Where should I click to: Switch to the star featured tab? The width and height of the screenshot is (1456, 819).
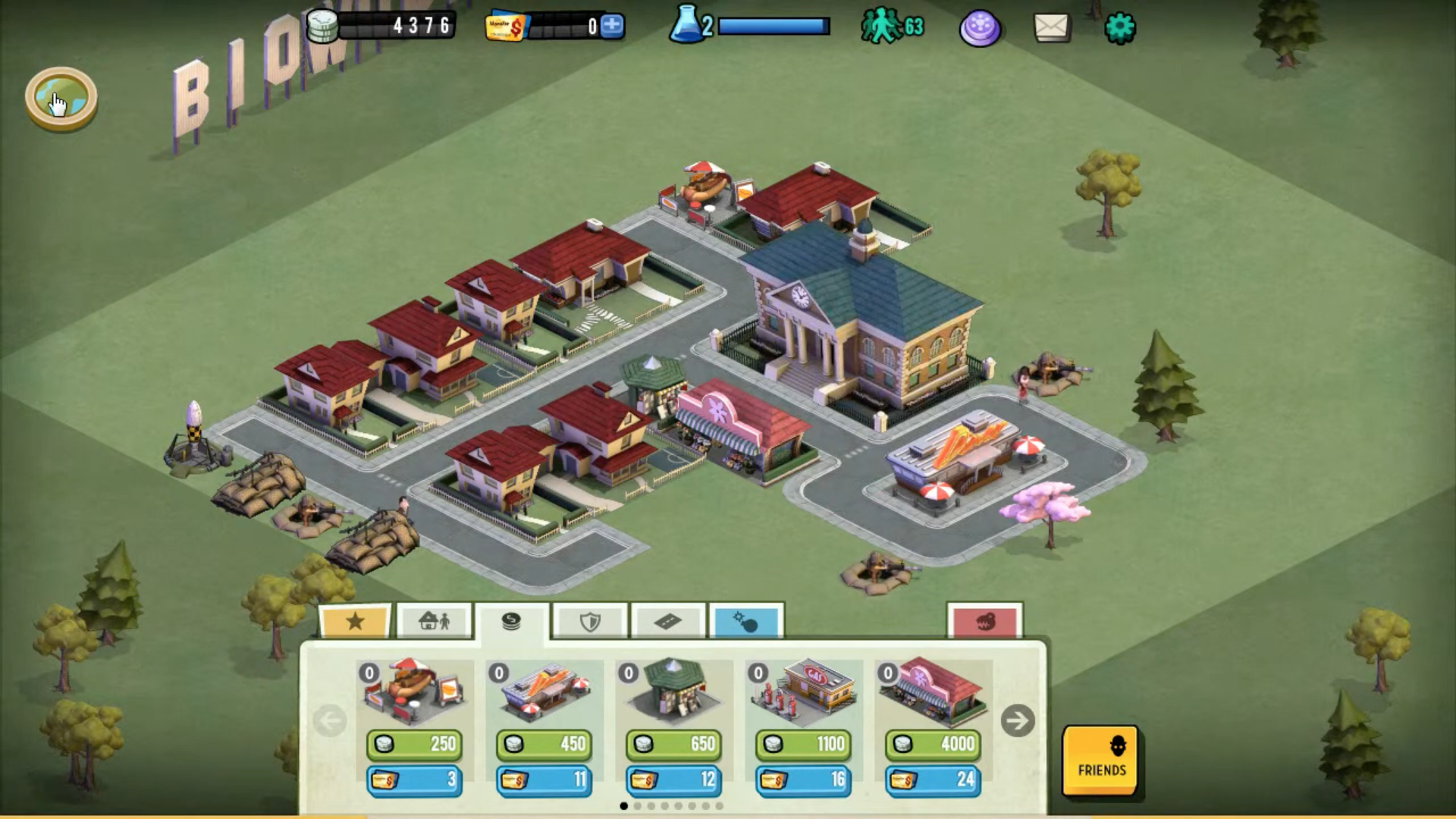[355, 622]
